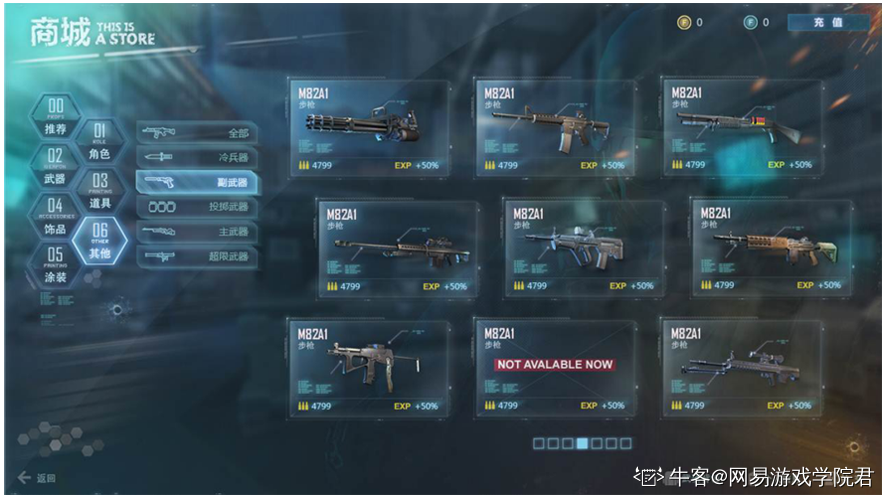
Task: Switch to the 00 推荐 category
Action: [56, 117]
